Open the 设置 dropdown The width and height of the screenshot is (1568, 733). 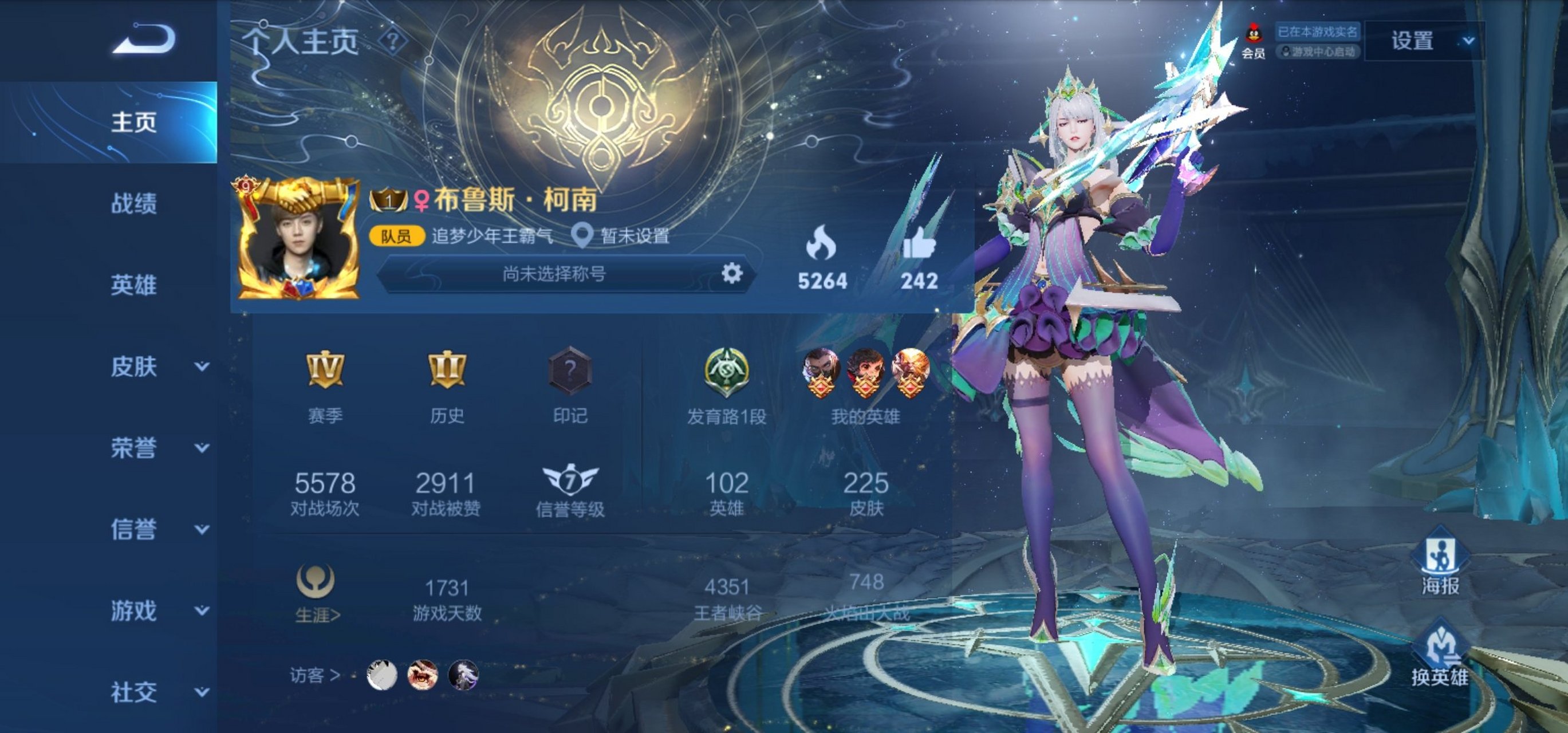[x=1424, y=41]
